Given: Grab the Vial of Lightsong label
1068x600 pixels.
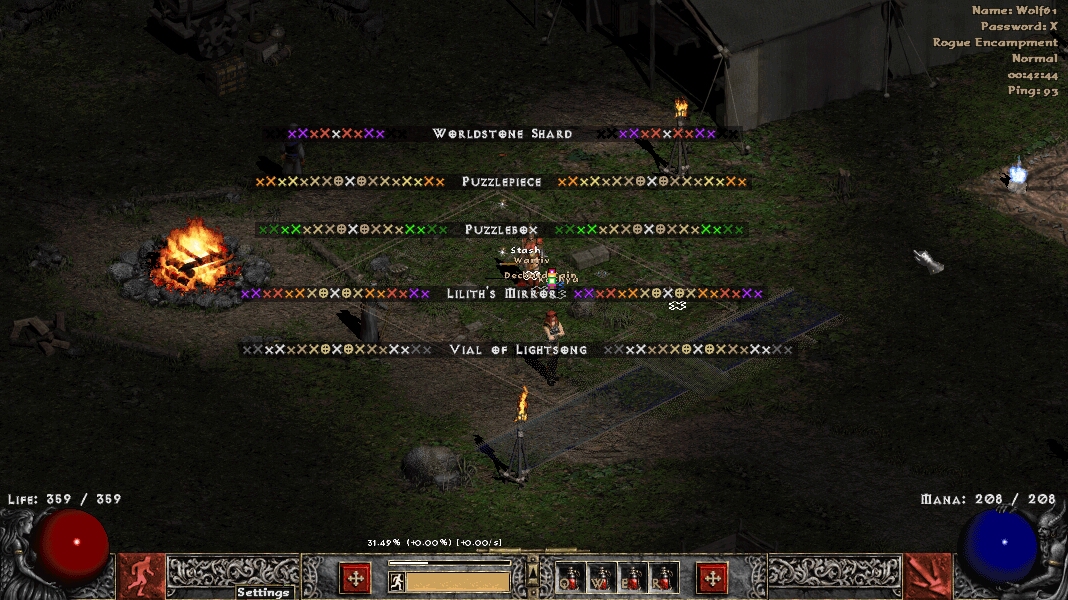Looking at the screenshot, I should (518, 350).
